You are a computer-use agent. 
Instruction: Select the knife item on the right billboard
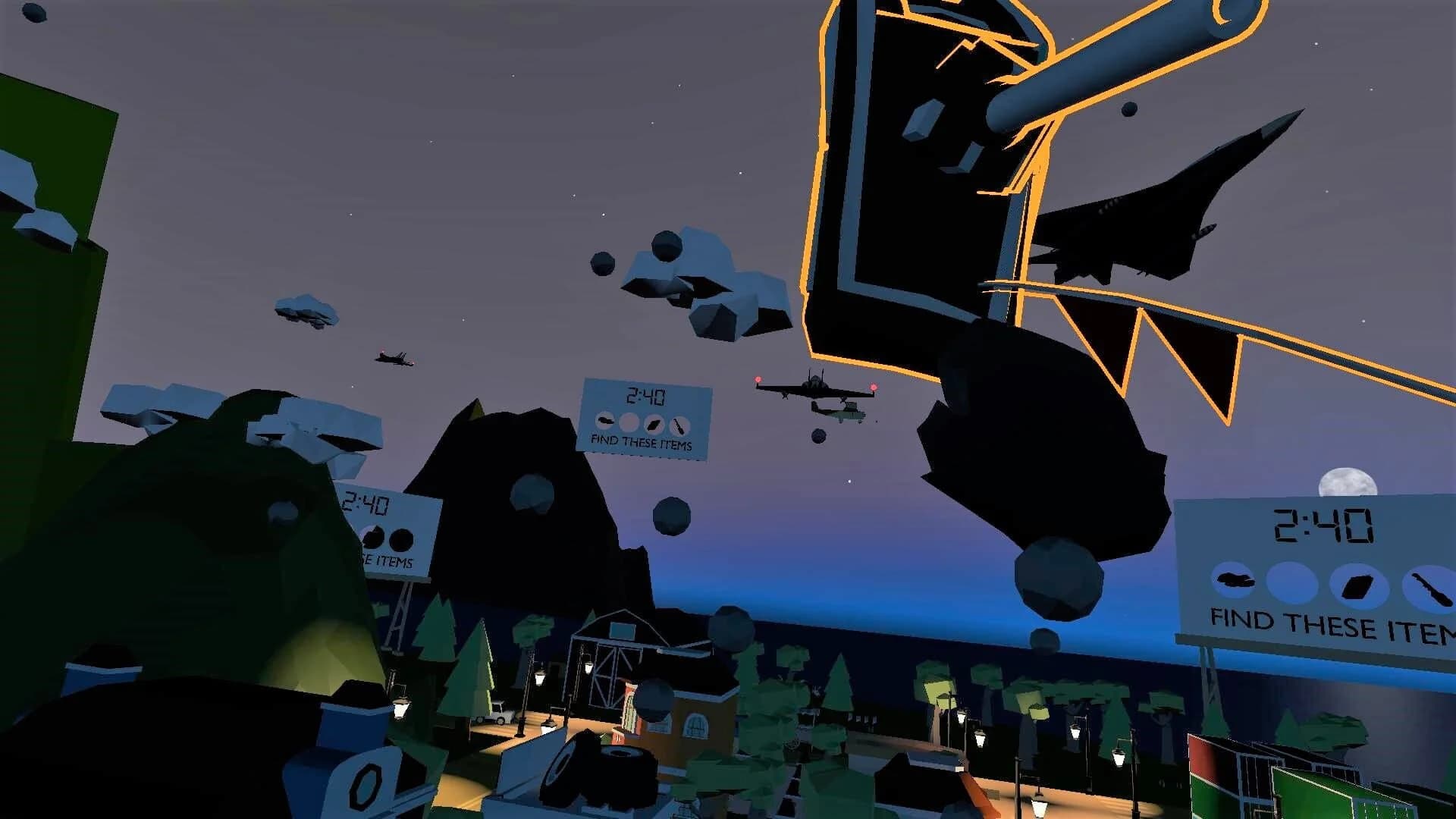point(1431,586)
